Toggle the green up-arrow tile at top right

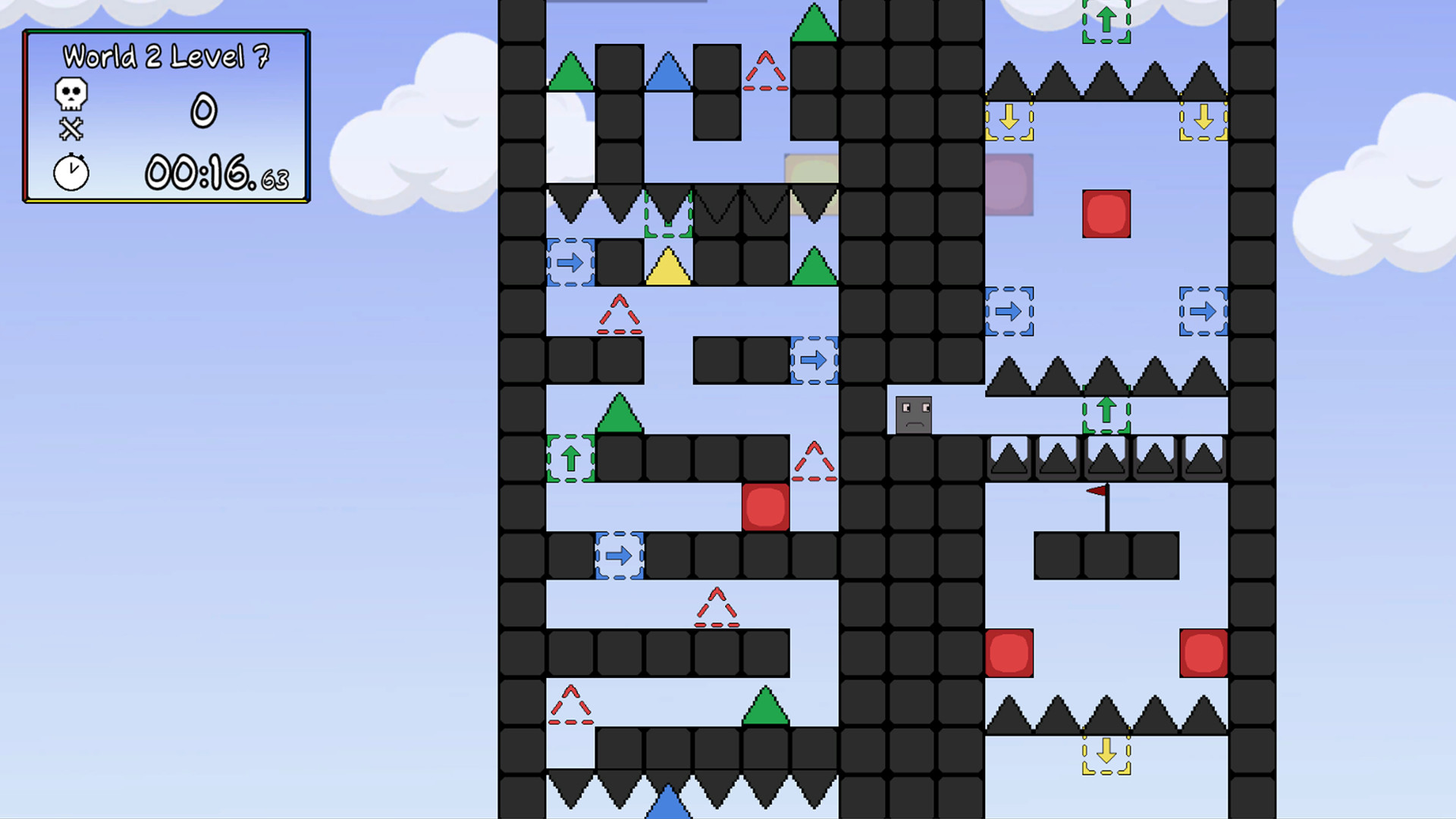point(1105,19)
